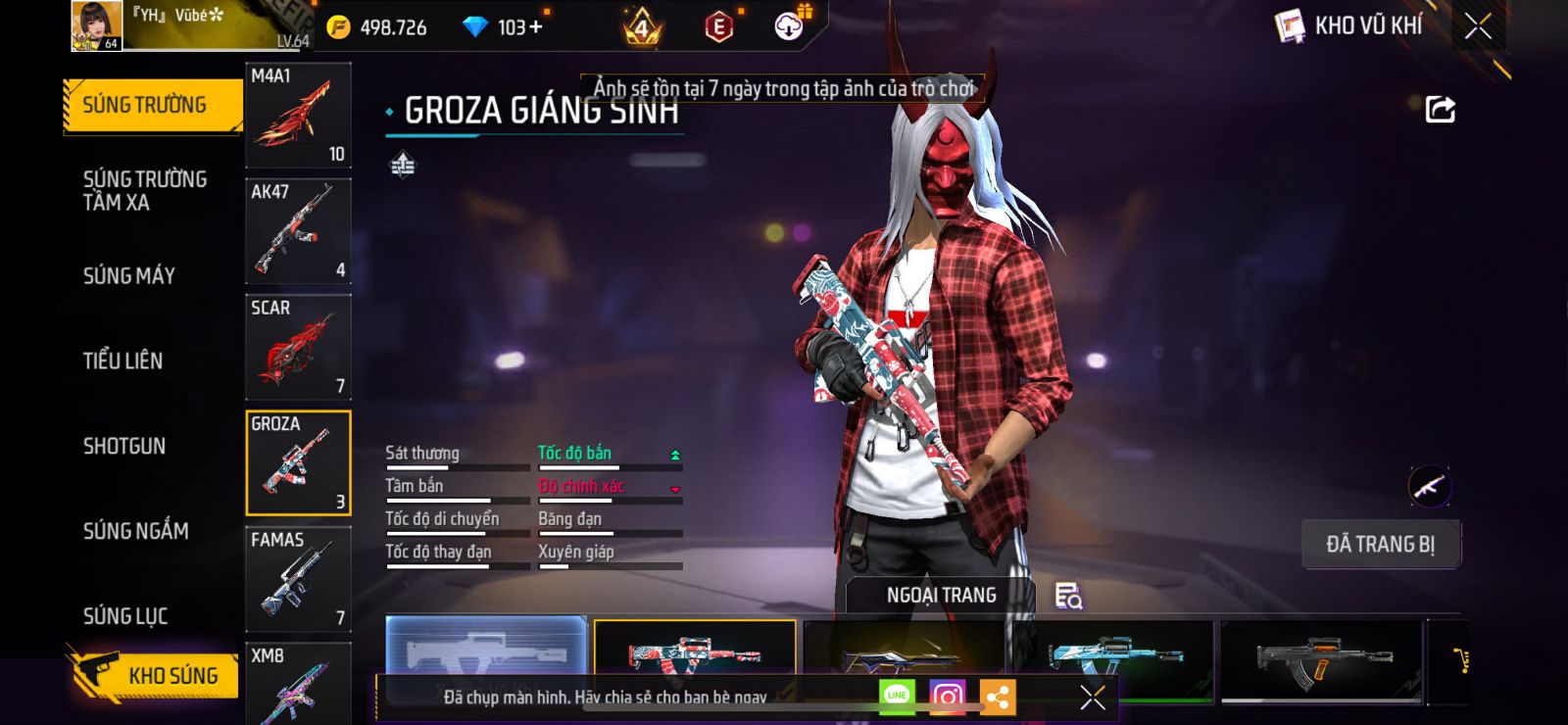Click the Đã Trang Bị button
Image resolution: width=1568 pixels, height=725 pixels.
click(x=1380, y=544)
